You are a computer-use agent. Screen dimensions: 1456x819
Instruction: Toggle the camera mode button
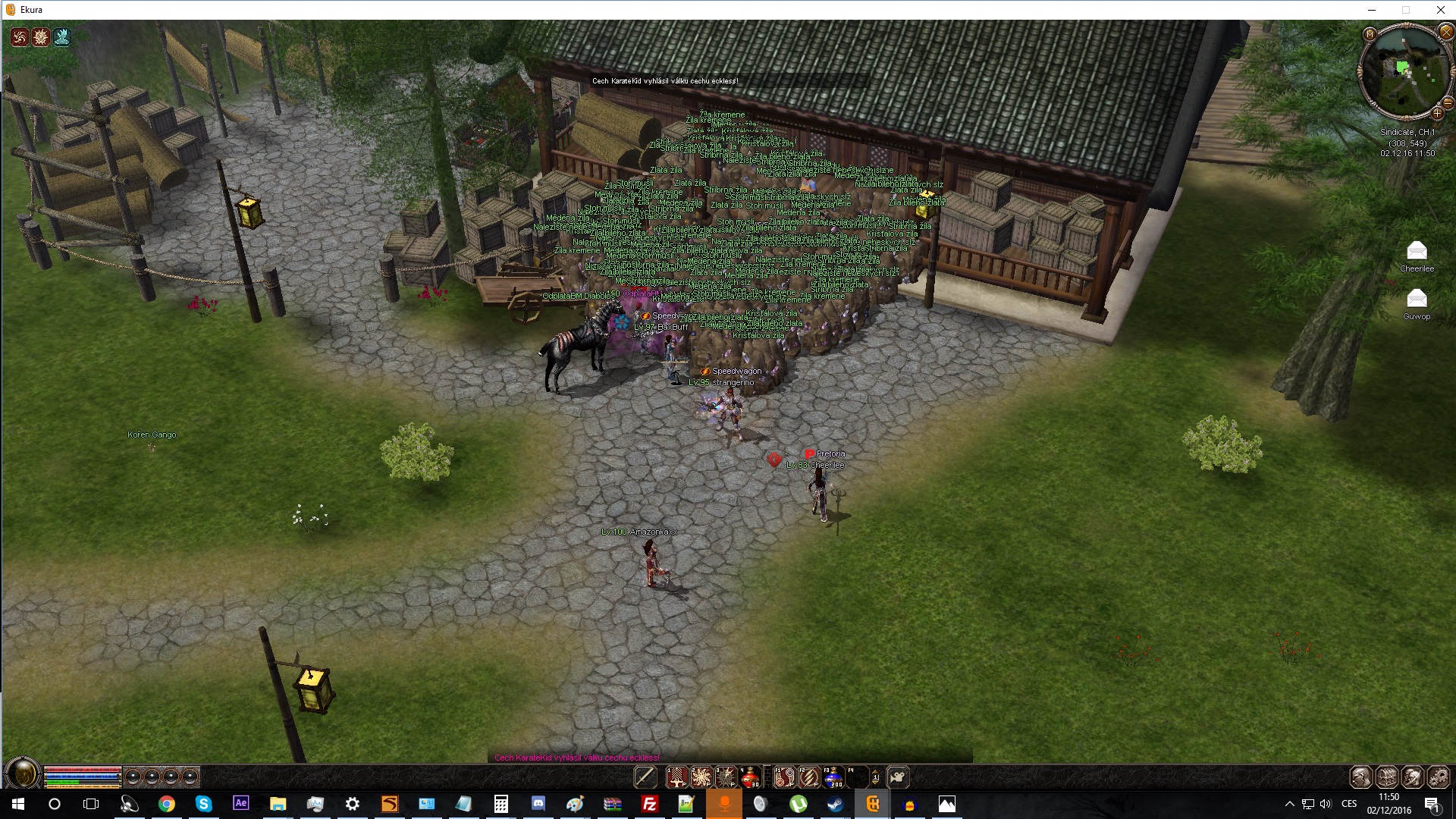(x=898, y=777)
